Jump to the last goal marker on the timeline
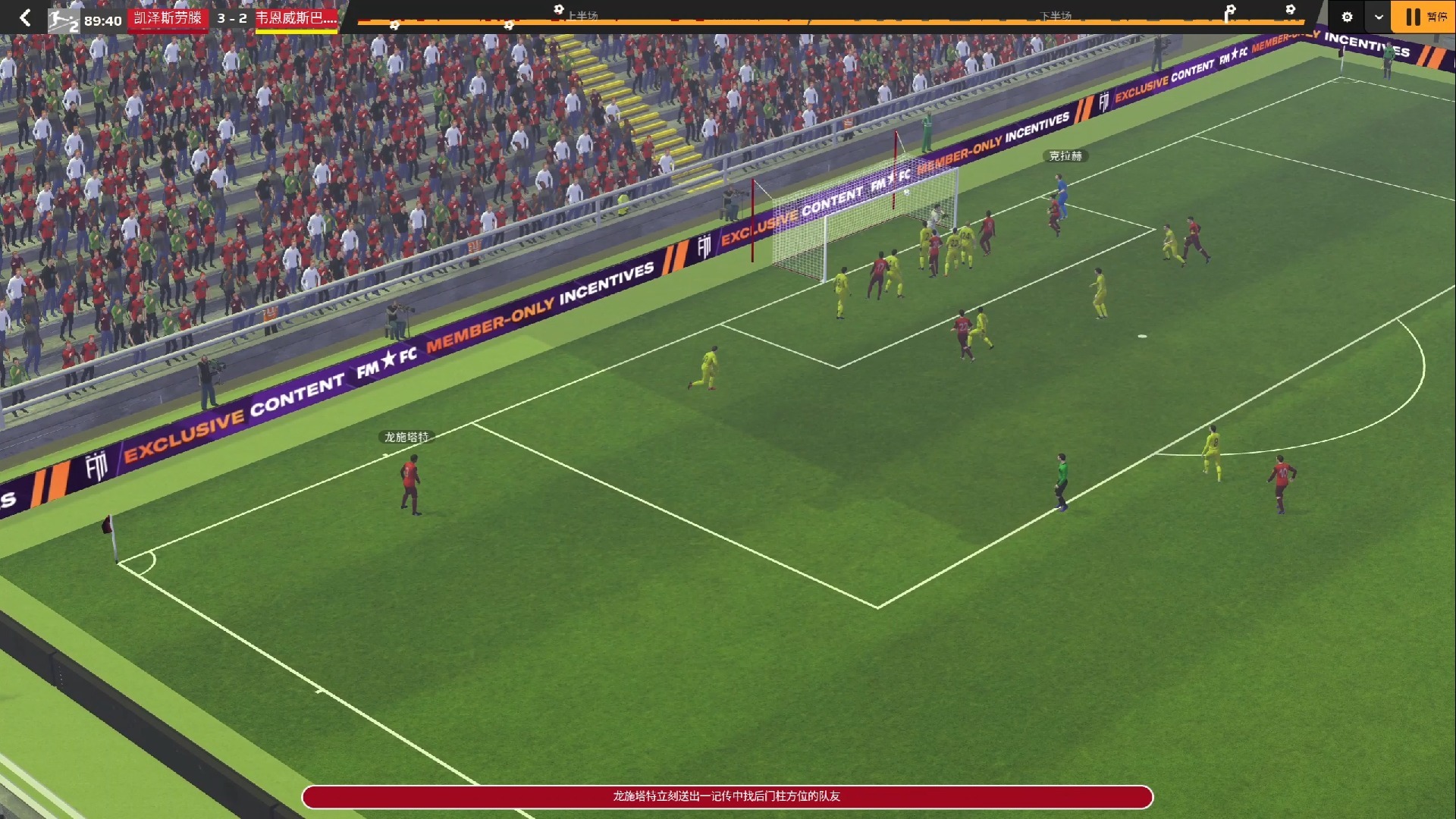Image resolution: width=1456 pixels, height=819 pixels. point(1290,10)
